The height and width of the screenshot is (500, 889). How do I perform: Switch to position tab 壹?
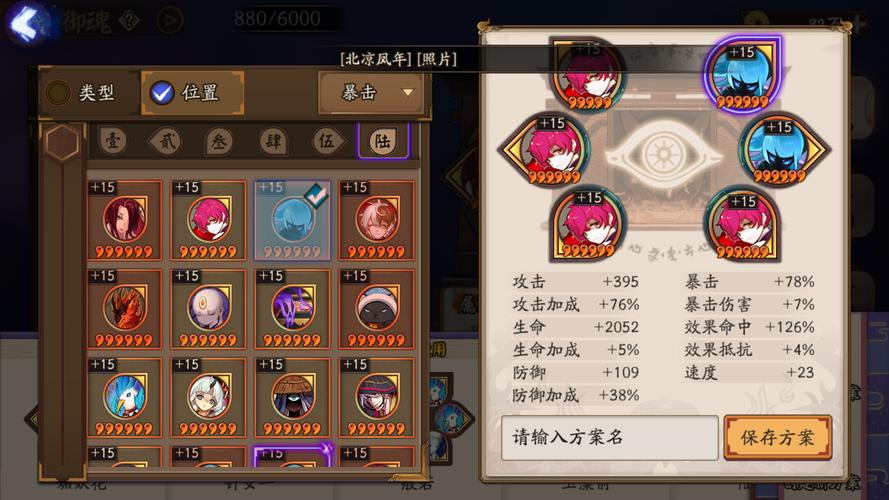pyautogui.click(x=111, y=142)
